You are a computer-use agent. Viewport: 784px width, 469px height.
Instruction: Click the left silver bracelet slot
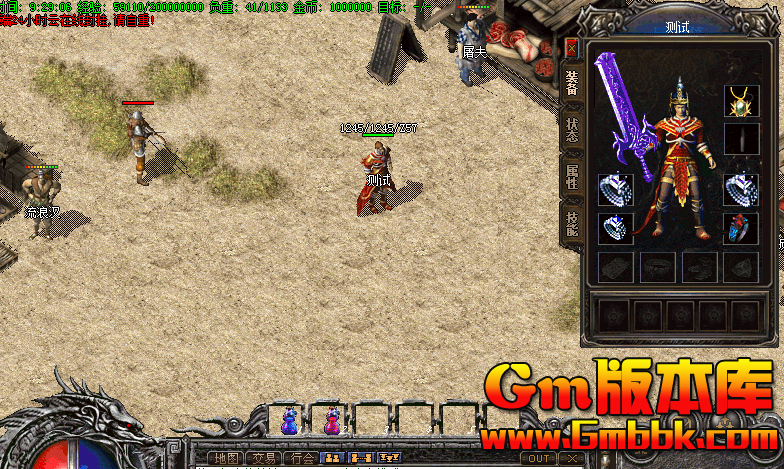click(x=615, y=188)
